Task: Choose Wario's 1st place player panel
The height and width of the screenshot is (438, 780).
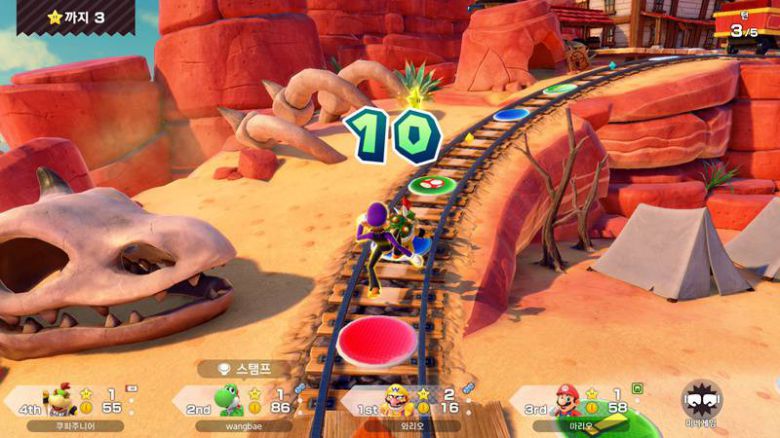Action: coord(408,403)
